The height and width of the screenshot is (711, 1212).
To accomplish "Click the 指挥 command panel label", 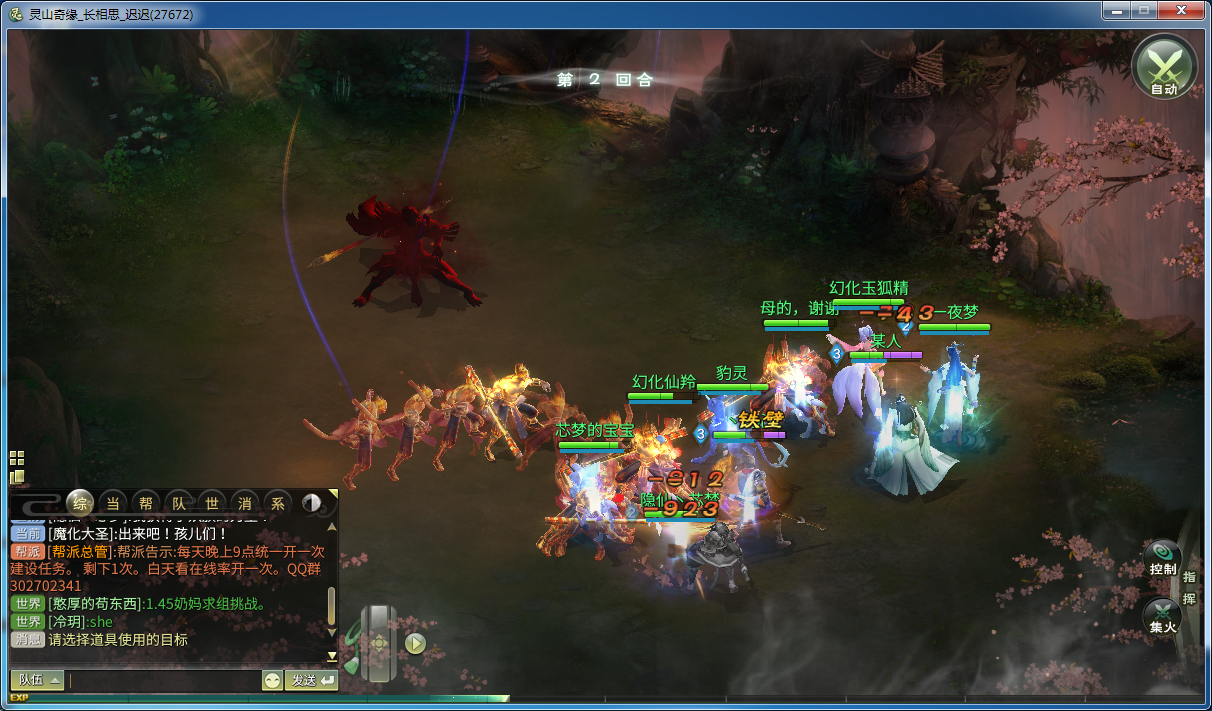I will pos(1189,587).
